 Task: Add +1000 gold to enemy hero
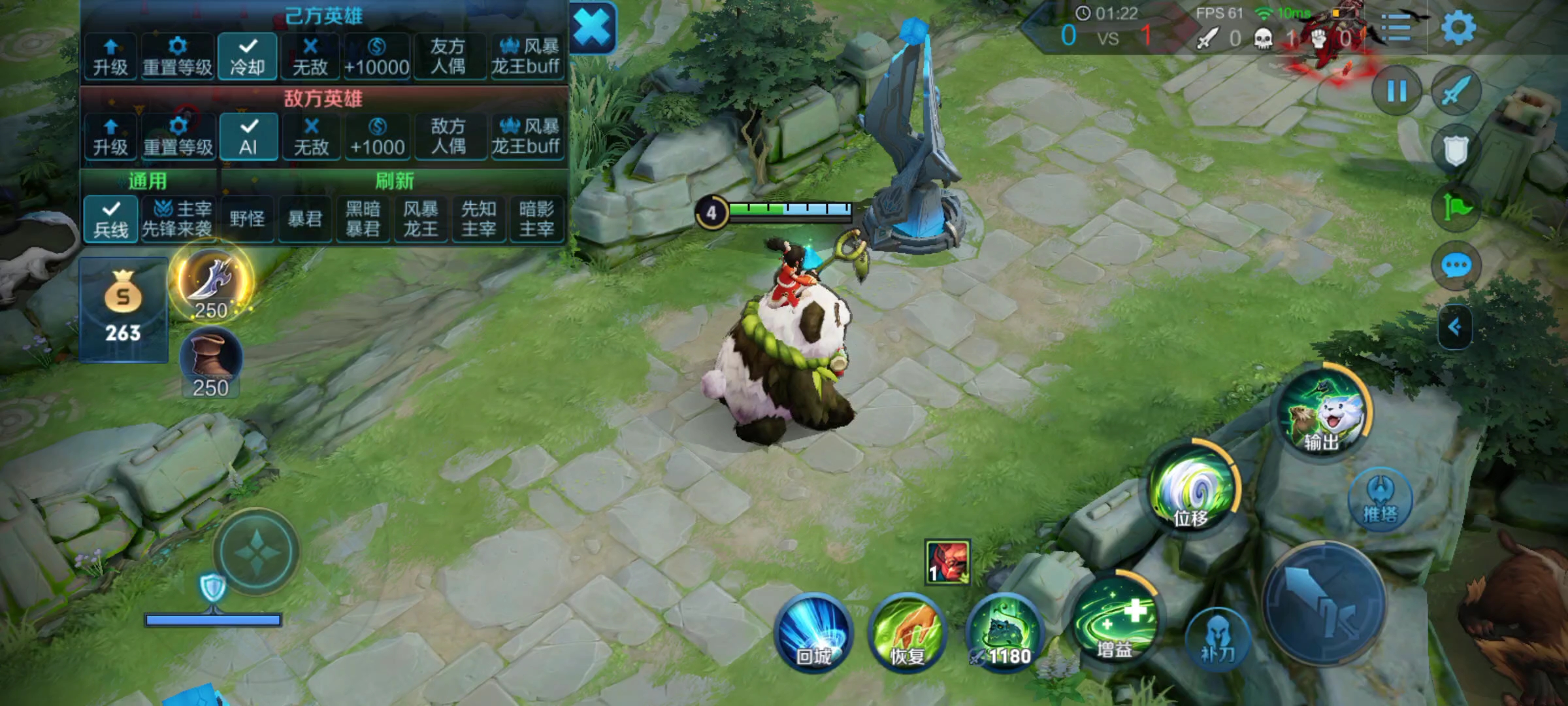point(377,137)
